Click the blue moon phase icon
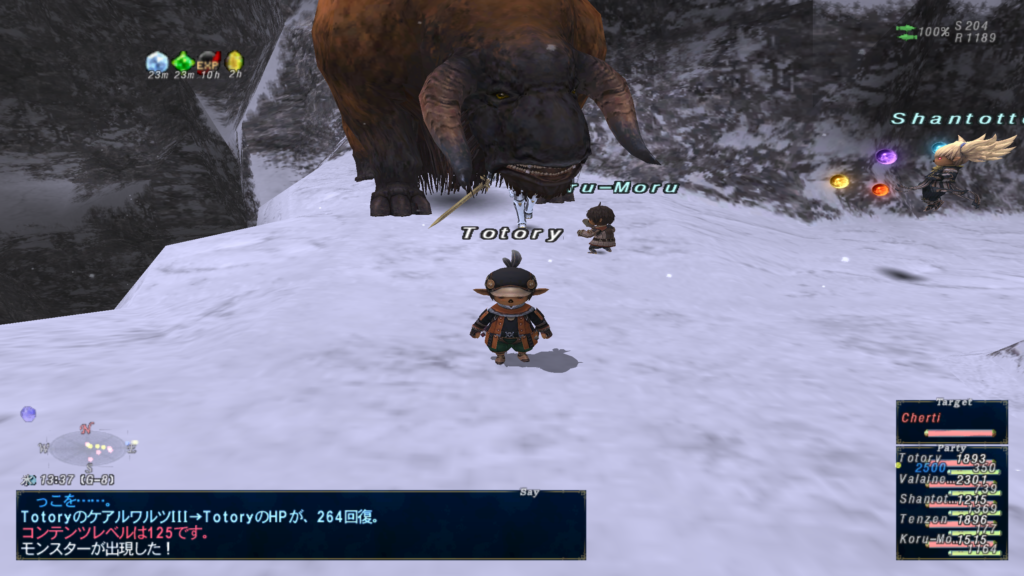Image resolution: width=1024 pixels, height=576 pixels. [28, 413]
